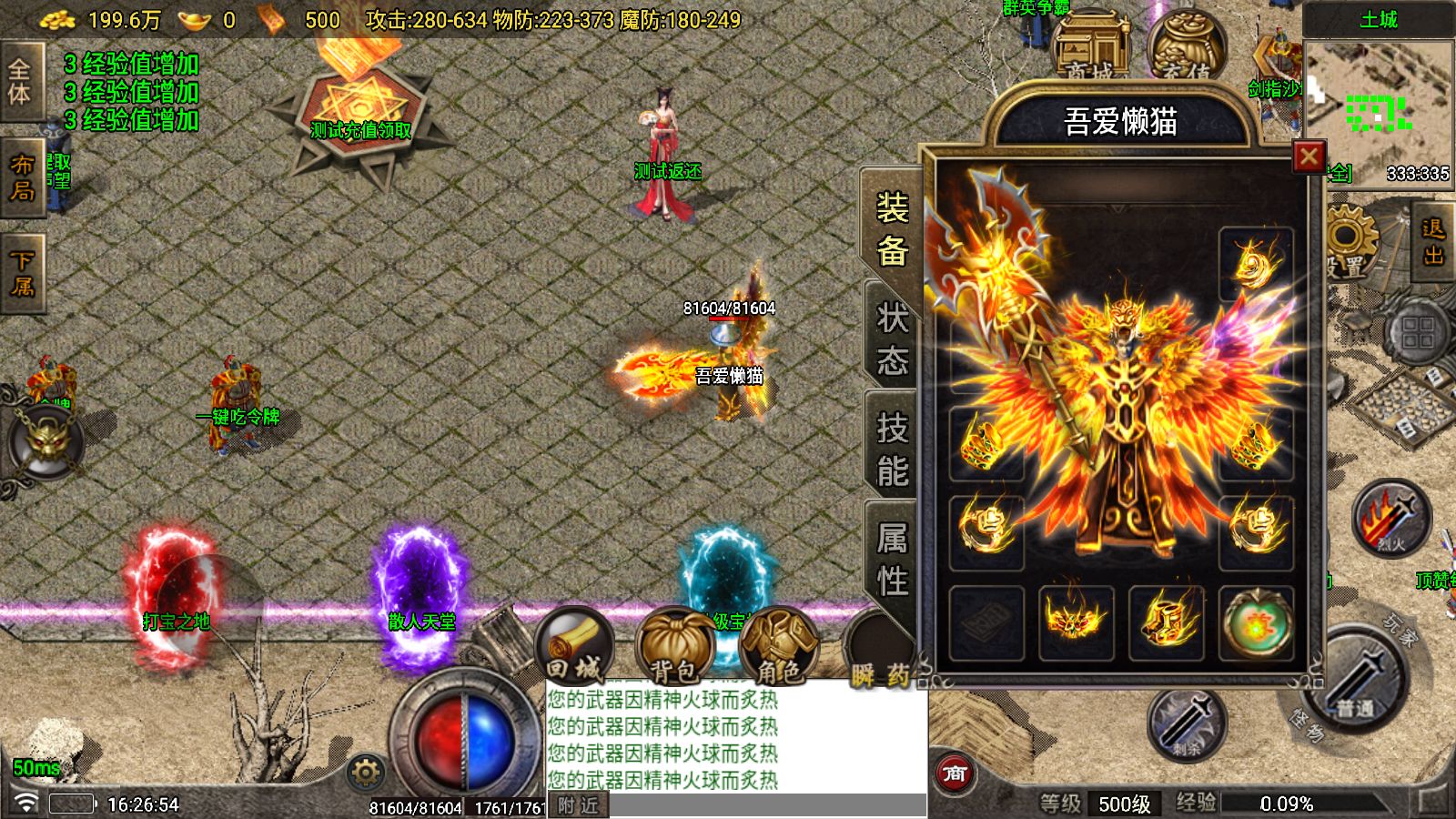Viewport: 1456px width, 819px height.
Task: Select the 装备 equipment tab
Action: (892, 229)
